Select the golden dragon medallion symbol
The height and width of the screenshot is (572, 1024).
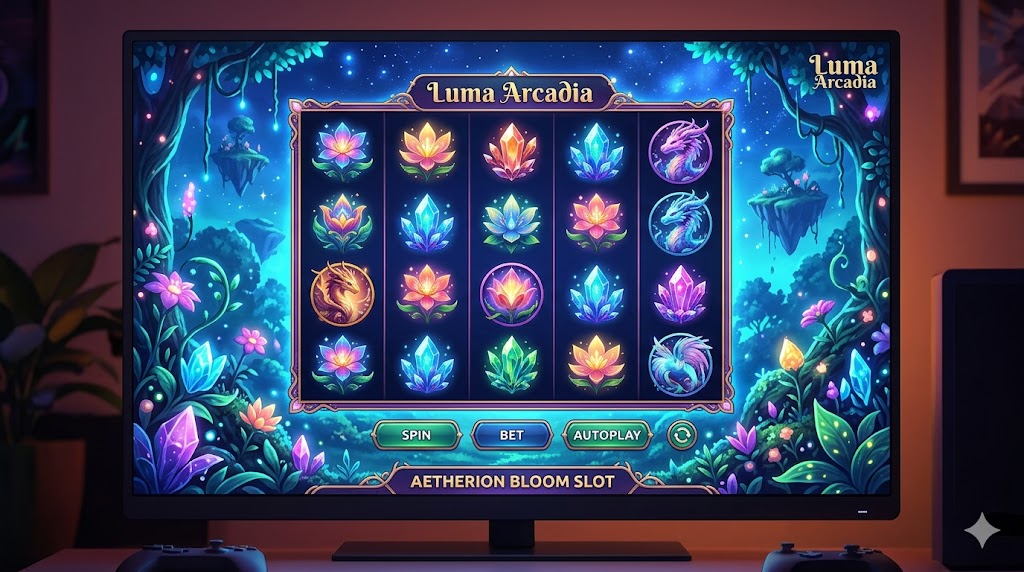339,293
